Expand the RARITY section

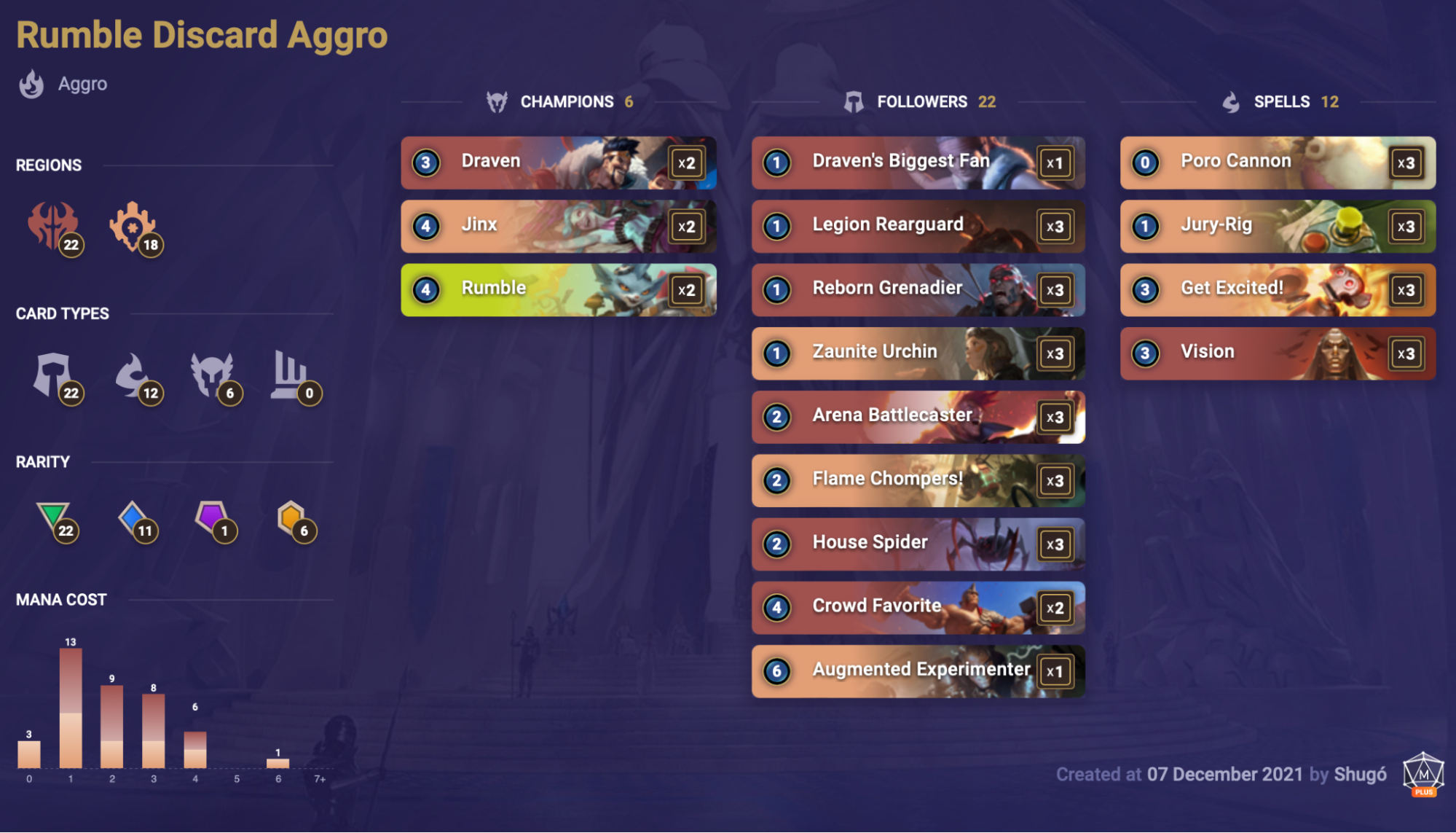42,461
